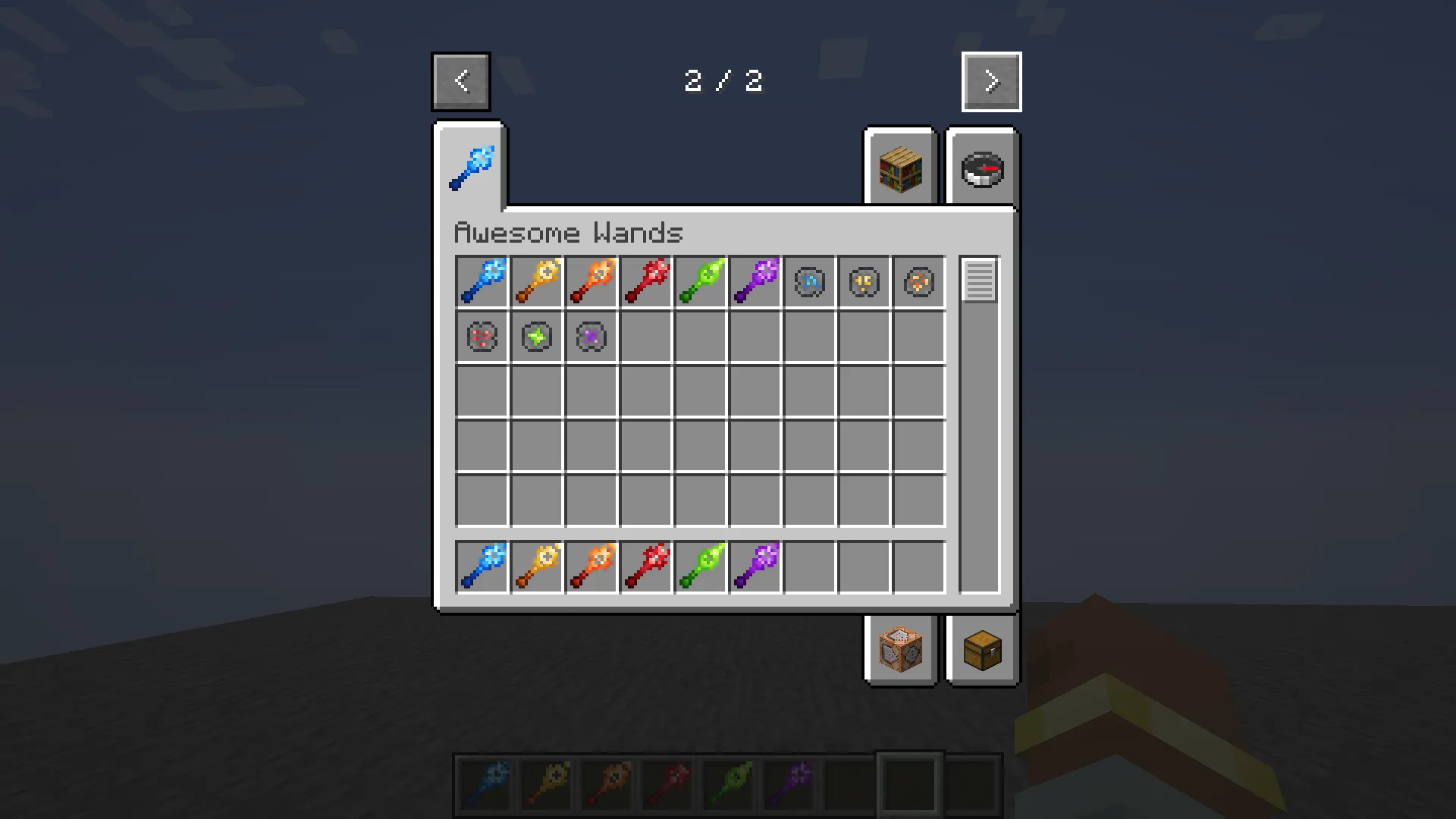Pick up the purple dust item
The height and width of the screenshot is (819, 1456).
[x=591, y=337]
